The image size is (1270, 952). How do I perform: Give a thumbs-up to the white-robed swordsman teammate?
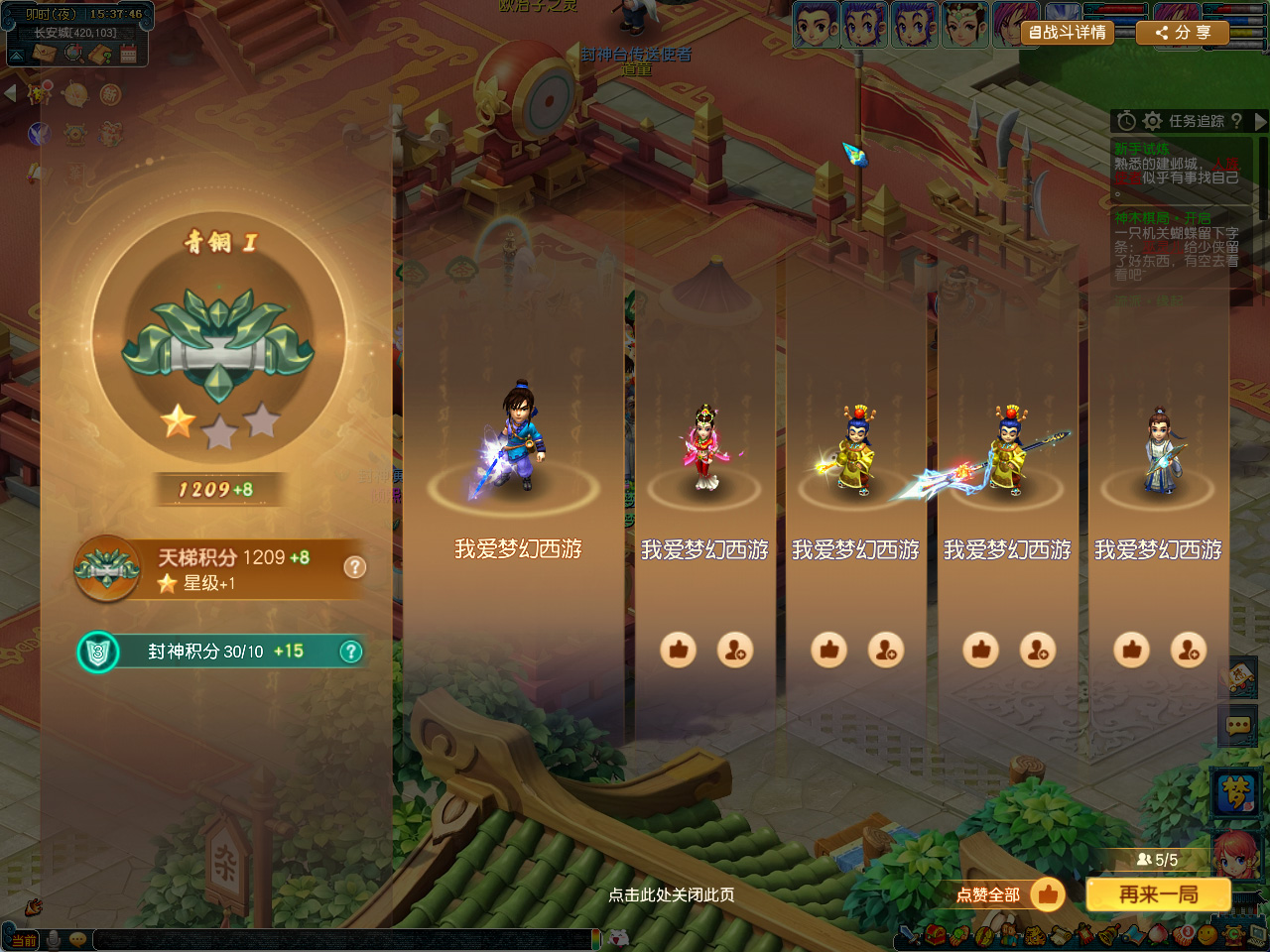tap(1132, 650)
